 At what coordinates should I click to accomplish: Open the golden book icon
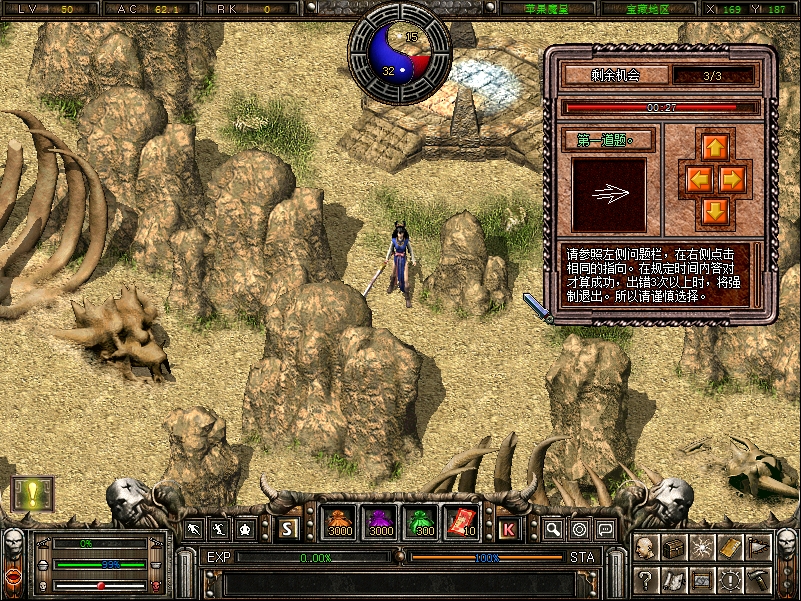tap(730, 548)
